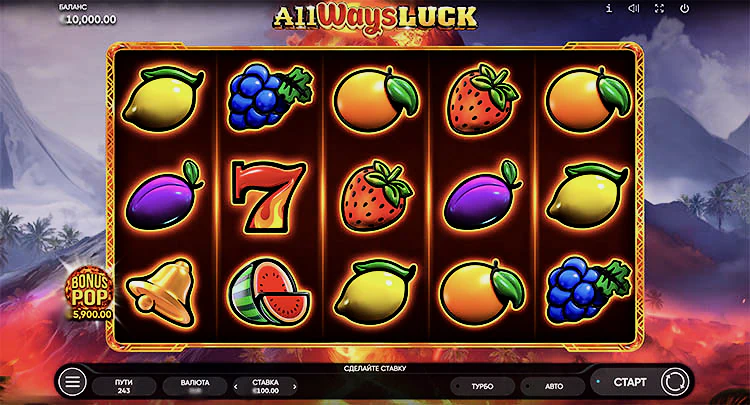The height and width of the screenshot is (405, 750).
Task: Switch to fullscreen mode
Action: pos(659,8)
